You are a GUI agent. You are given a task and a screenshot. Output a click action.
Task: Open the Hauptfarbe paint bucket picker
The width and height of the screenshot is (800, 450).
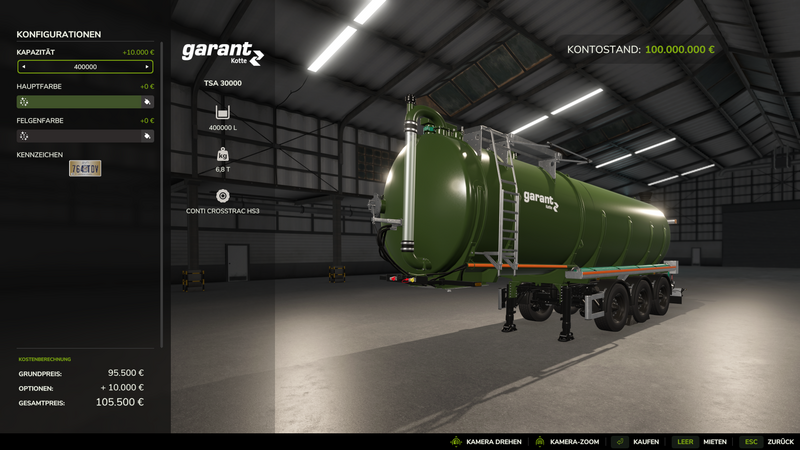coord(147,101)
